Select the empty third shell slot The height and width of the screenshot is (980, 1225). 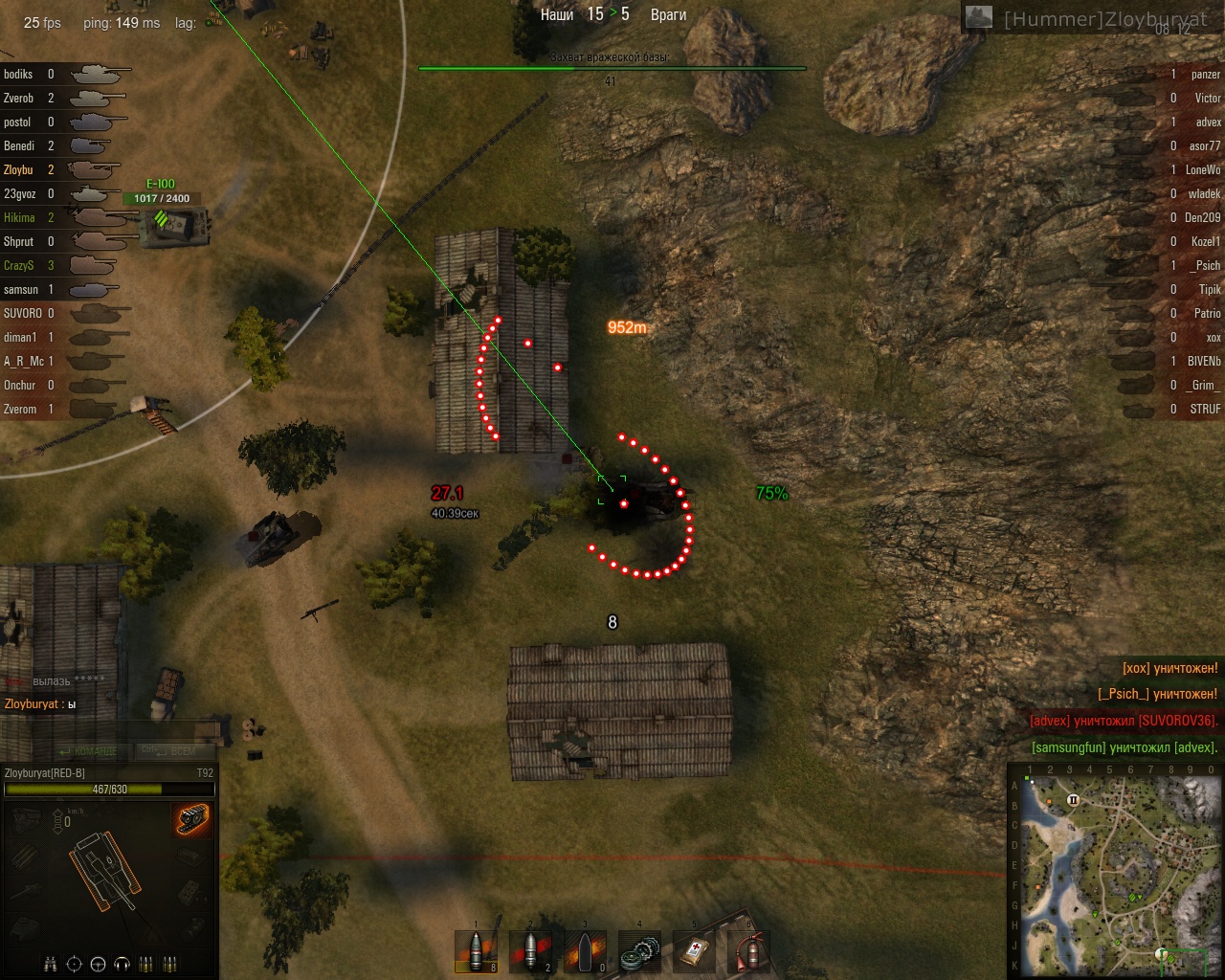click(x=585, y=953)
